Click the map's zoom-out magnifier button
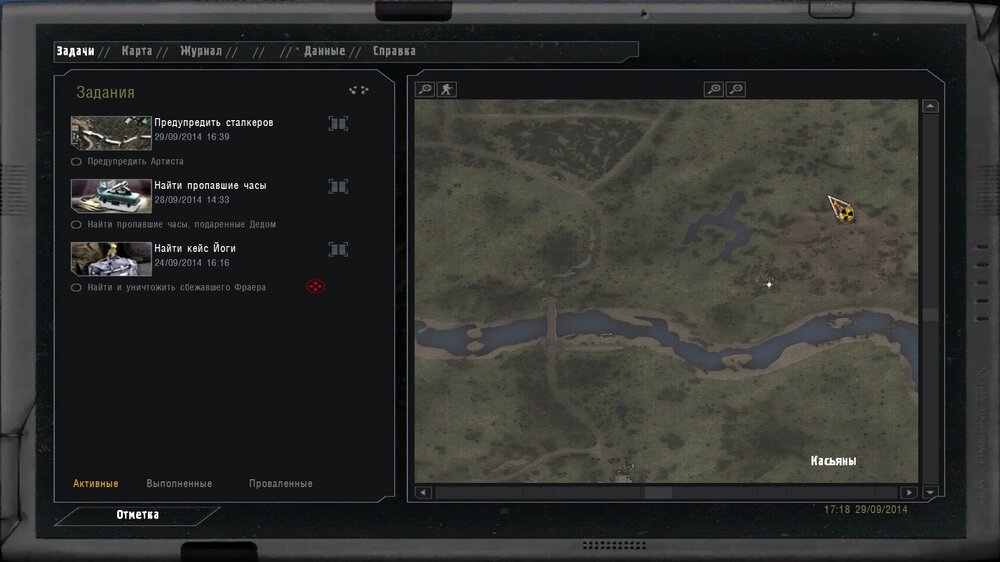Screen dimensions: 1000x562 [736, 89]
